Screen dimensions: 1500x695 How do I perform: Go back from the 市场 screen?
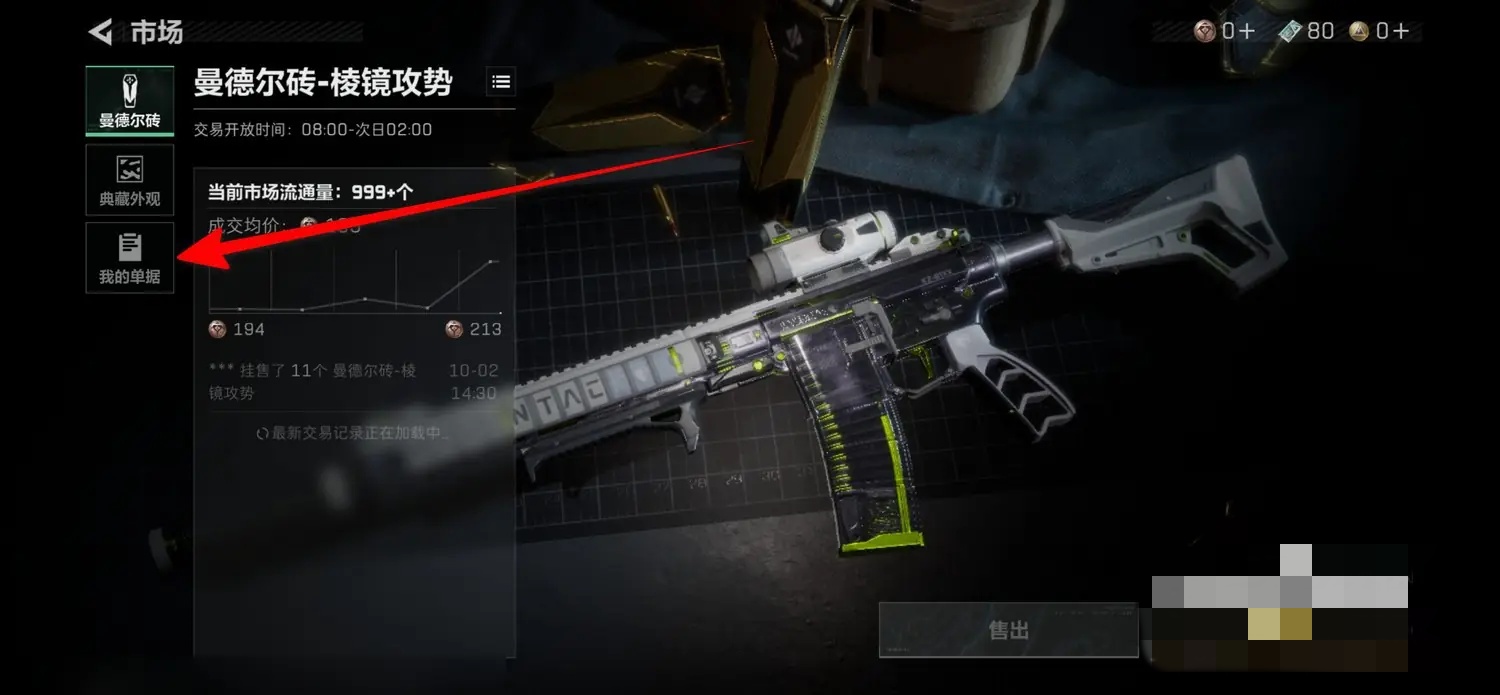click(x=100, y=33)
